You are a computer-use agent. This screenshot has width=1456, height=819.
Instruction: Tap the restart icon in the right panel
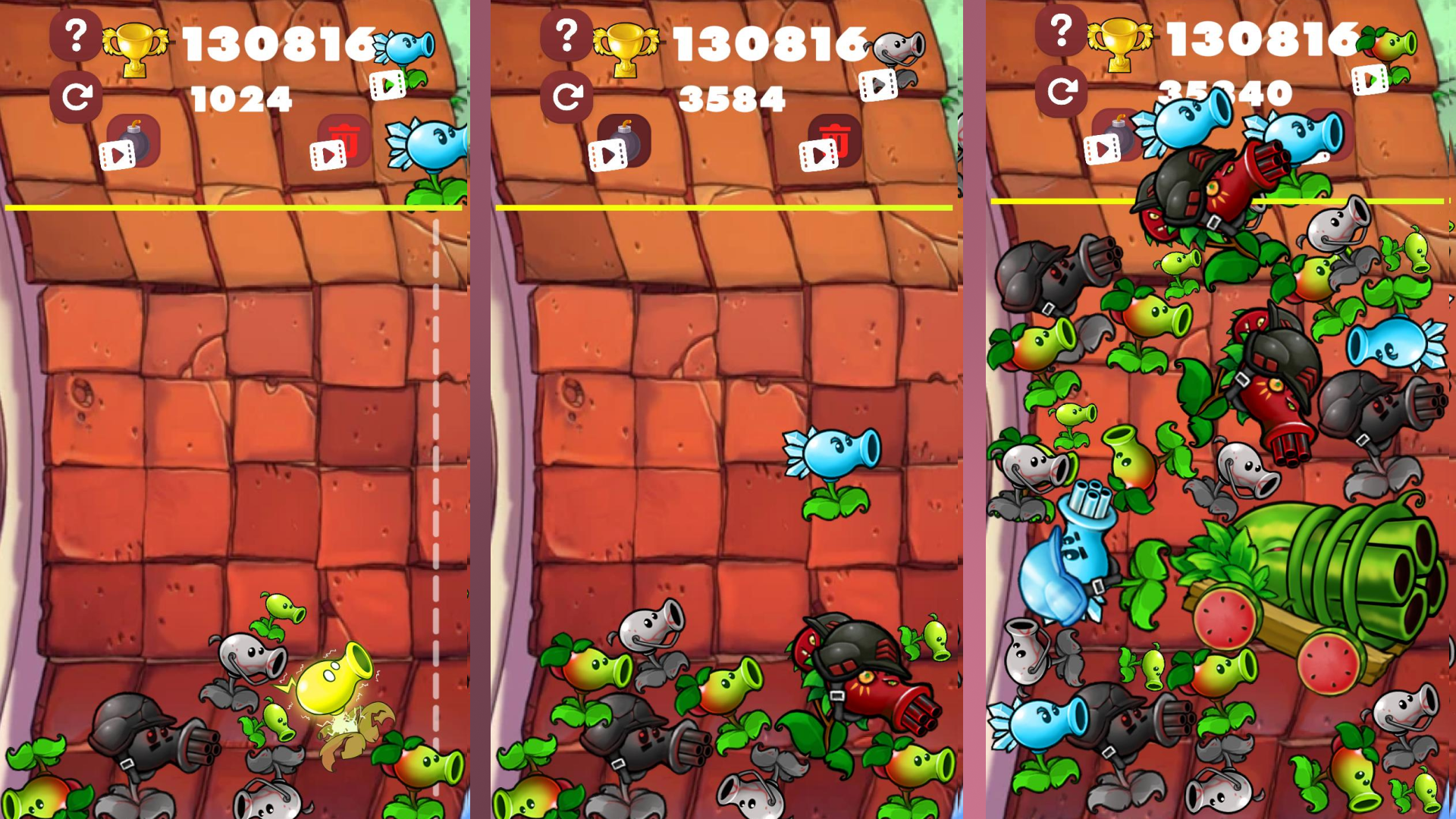click(x=1060, y=89)
